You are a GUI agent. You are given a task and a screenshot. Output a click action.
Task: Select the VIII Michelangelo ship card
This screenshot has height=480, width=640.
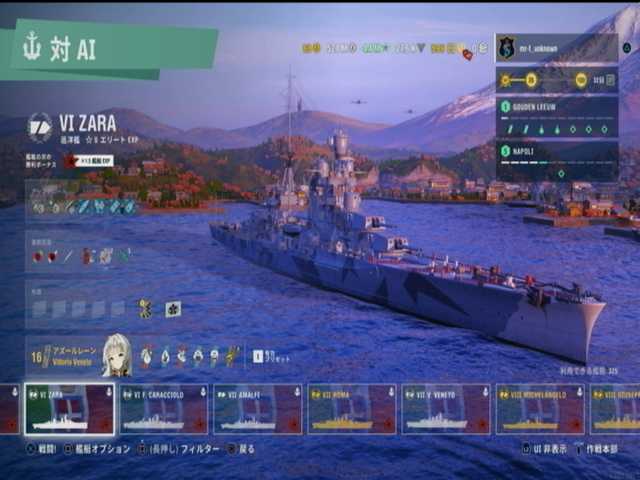pos(540,409)
